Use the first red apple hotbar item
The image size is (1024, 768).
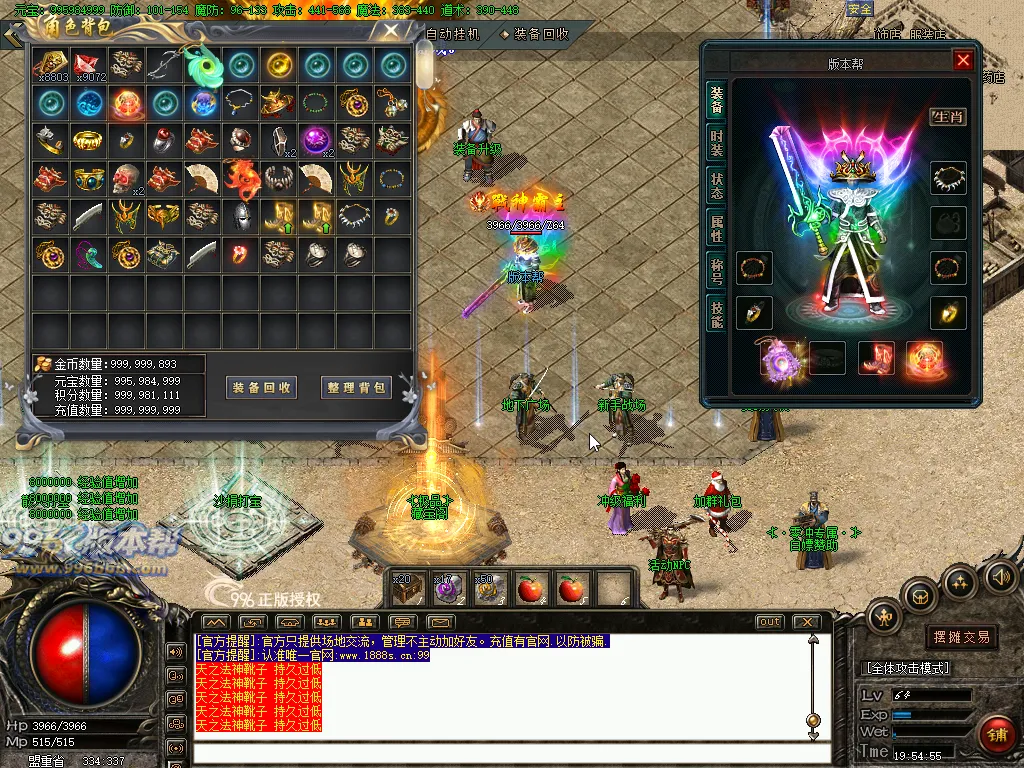click(532, 590)
